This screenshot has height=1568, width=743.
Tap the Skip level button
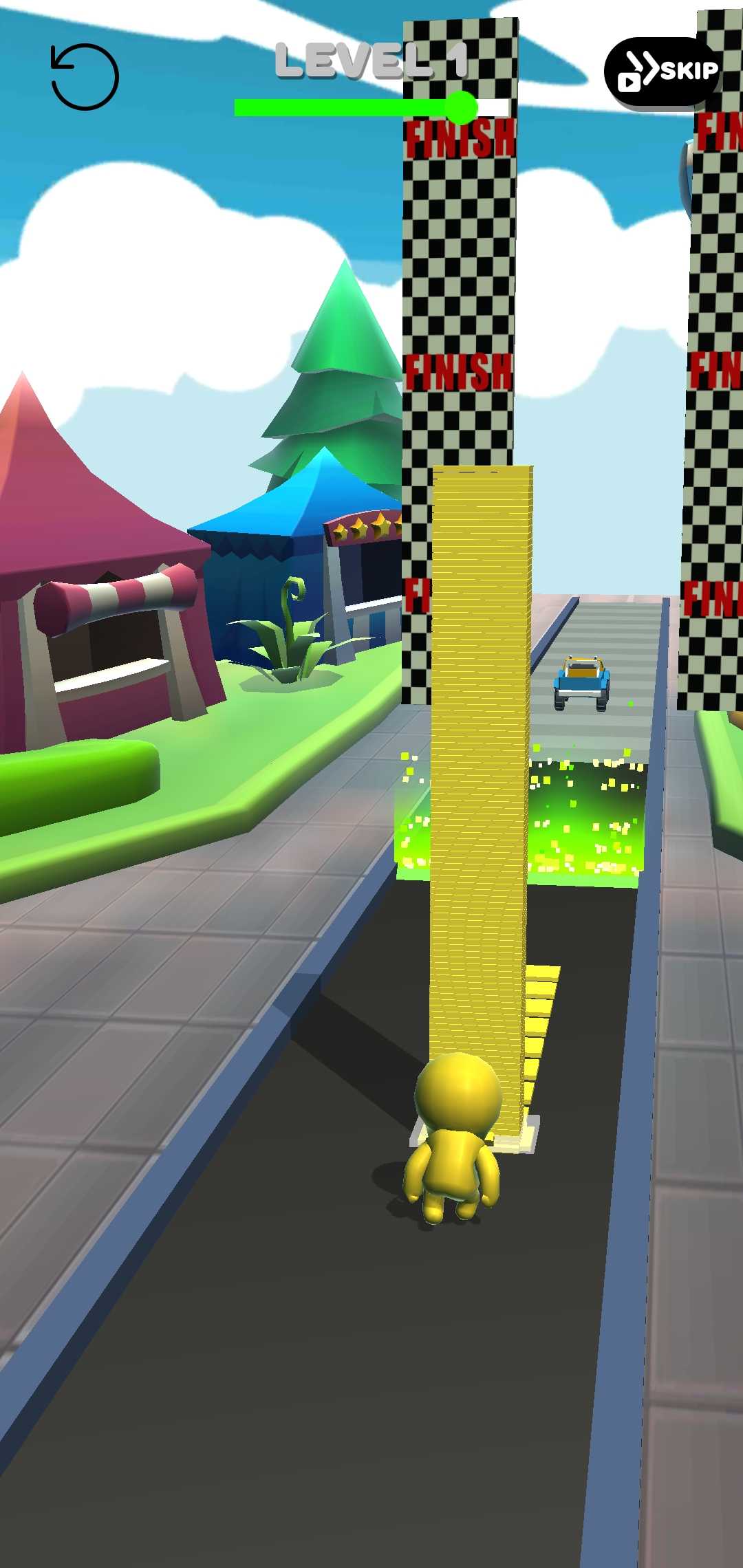point(662,72)
